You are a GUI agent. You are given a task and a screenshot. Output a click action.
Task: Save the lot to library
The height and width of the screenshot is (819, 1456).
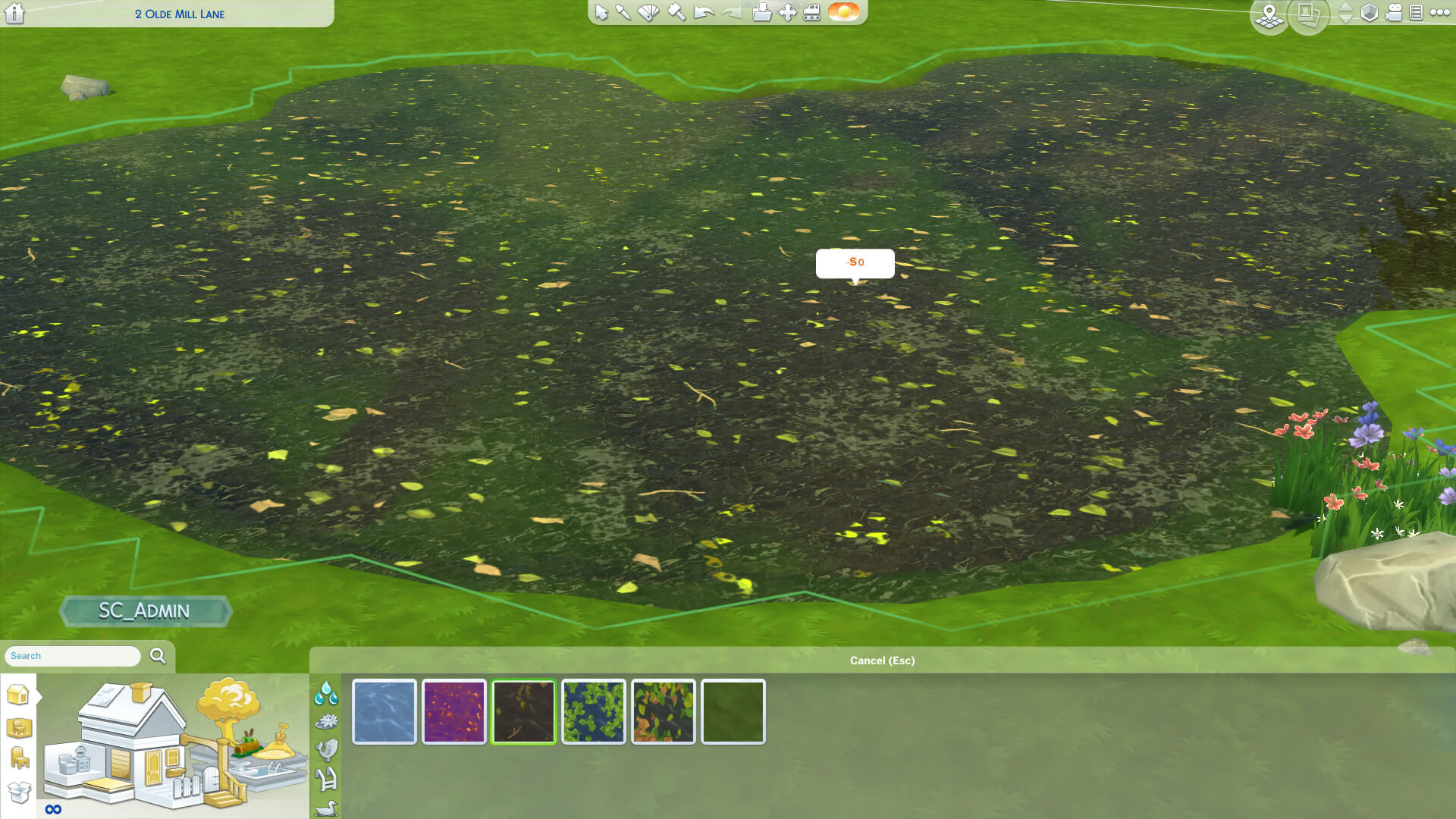(761, 13)
